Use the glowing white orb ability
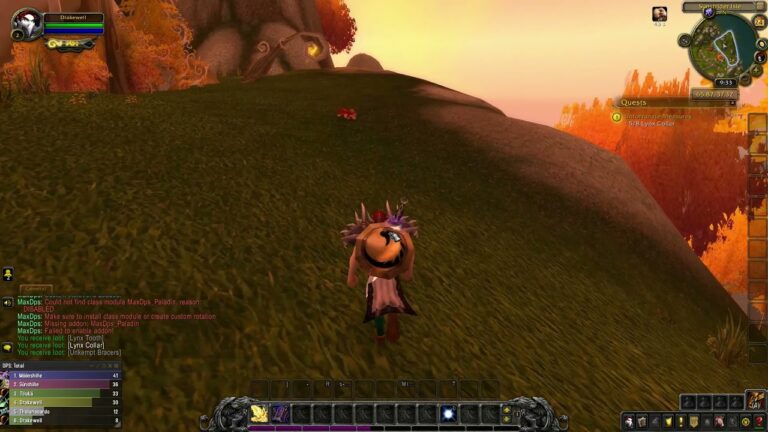Image resolution: width=768 pixels, height=432 pixels. (448, 413)
